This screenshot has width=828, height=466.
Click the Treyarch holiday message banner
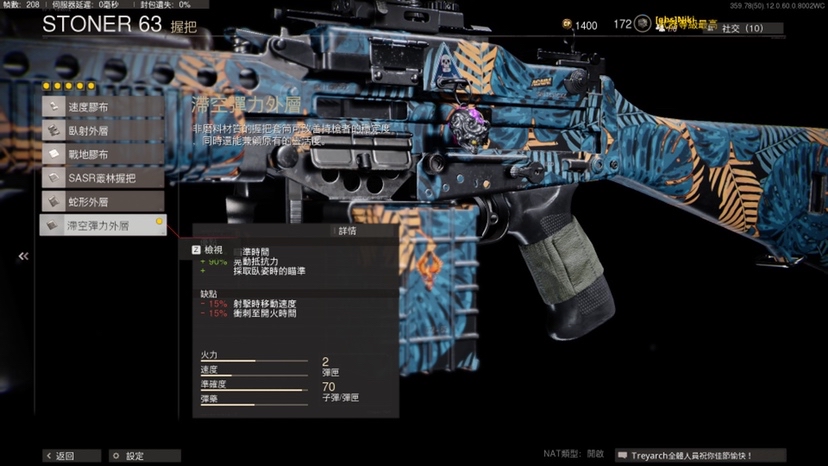690,456
